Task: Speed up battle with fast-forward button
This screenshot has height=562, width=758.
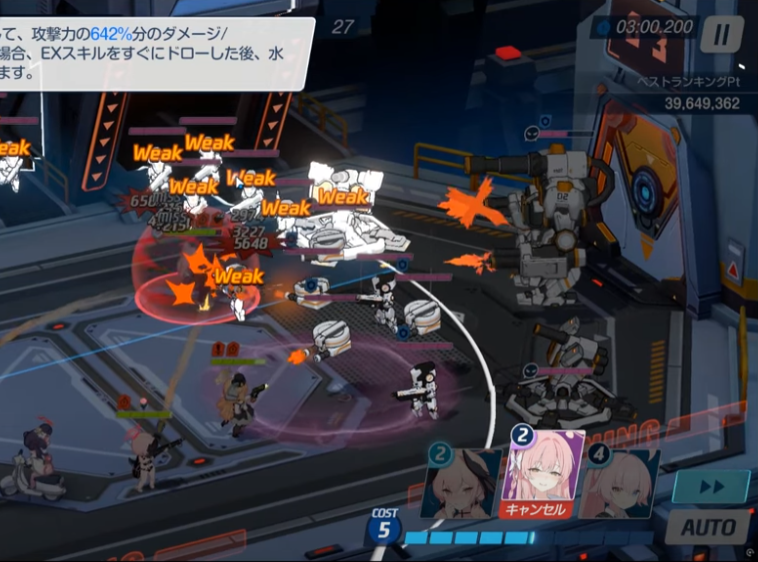Action: click(709, 487)
